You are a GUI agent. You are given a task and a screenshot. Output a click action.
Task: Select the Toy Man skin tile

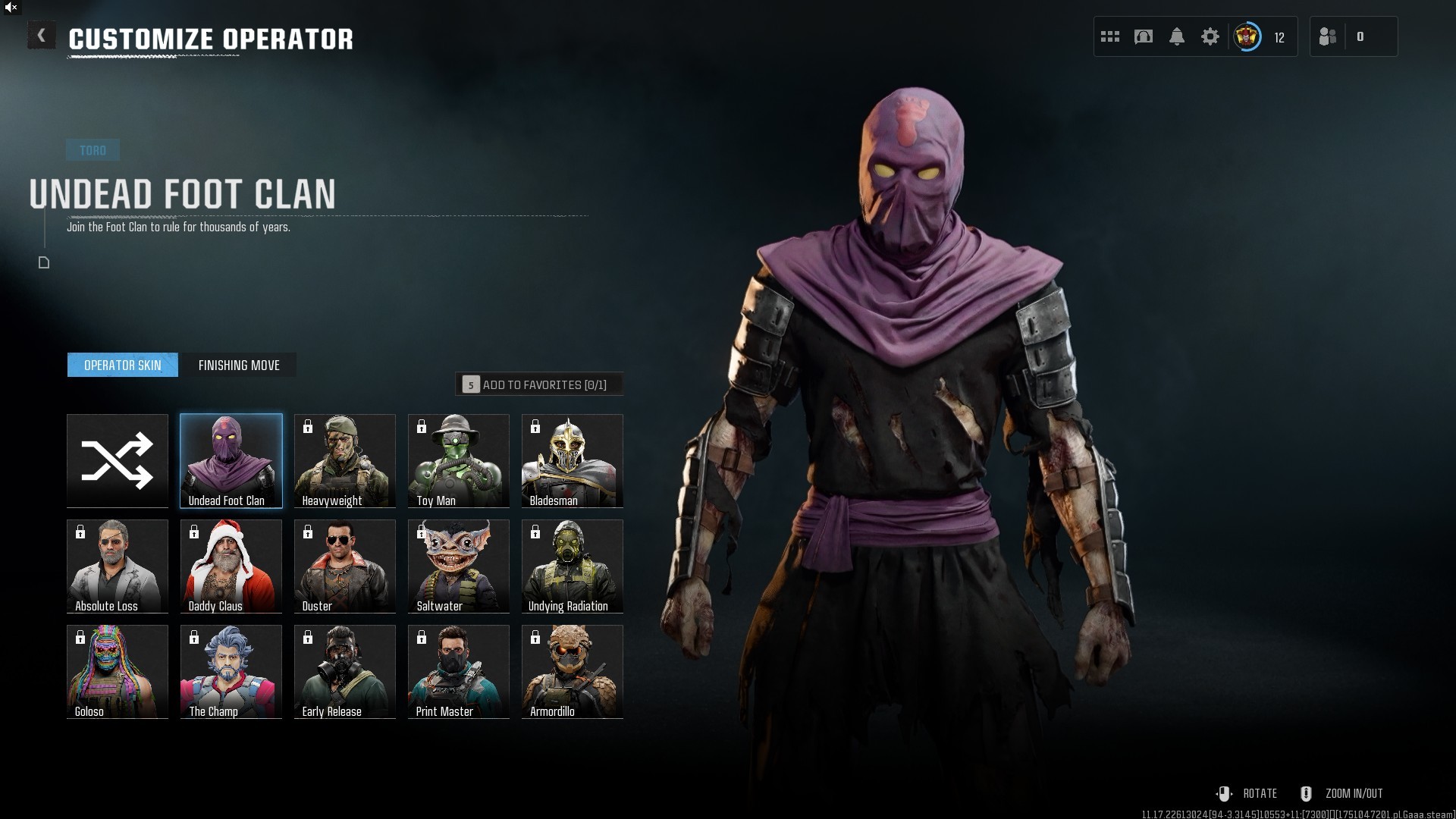[459, 460]
